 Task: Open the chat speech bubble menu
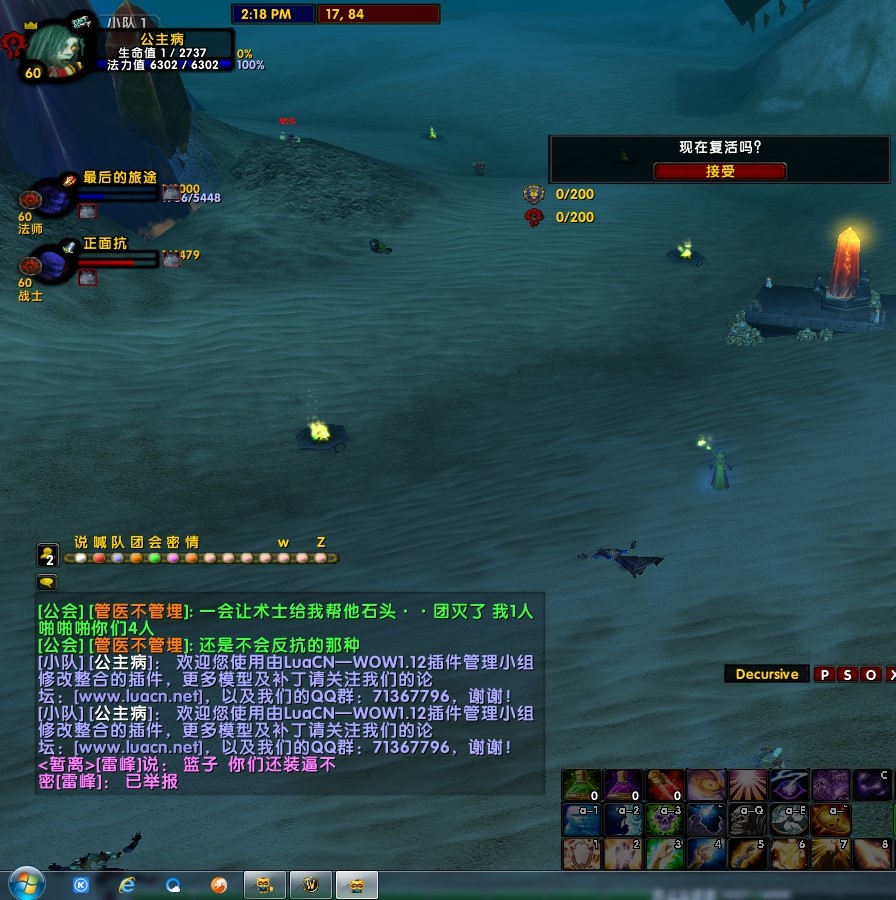[x=47, y=582]
